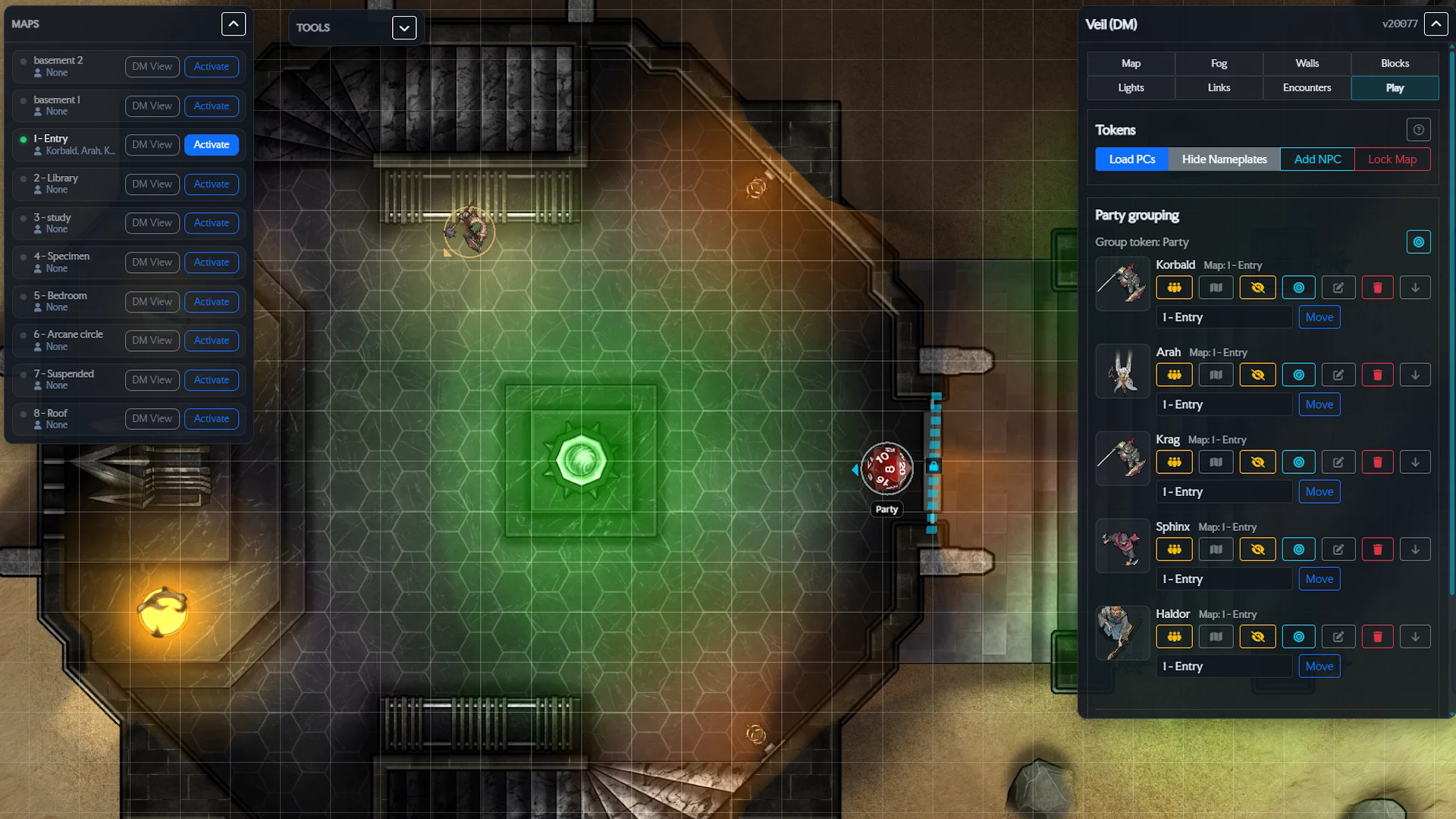Collapse the Veil (DM) panel
The width and height of the screenshot is (1456, 819).
[1436, 24]
